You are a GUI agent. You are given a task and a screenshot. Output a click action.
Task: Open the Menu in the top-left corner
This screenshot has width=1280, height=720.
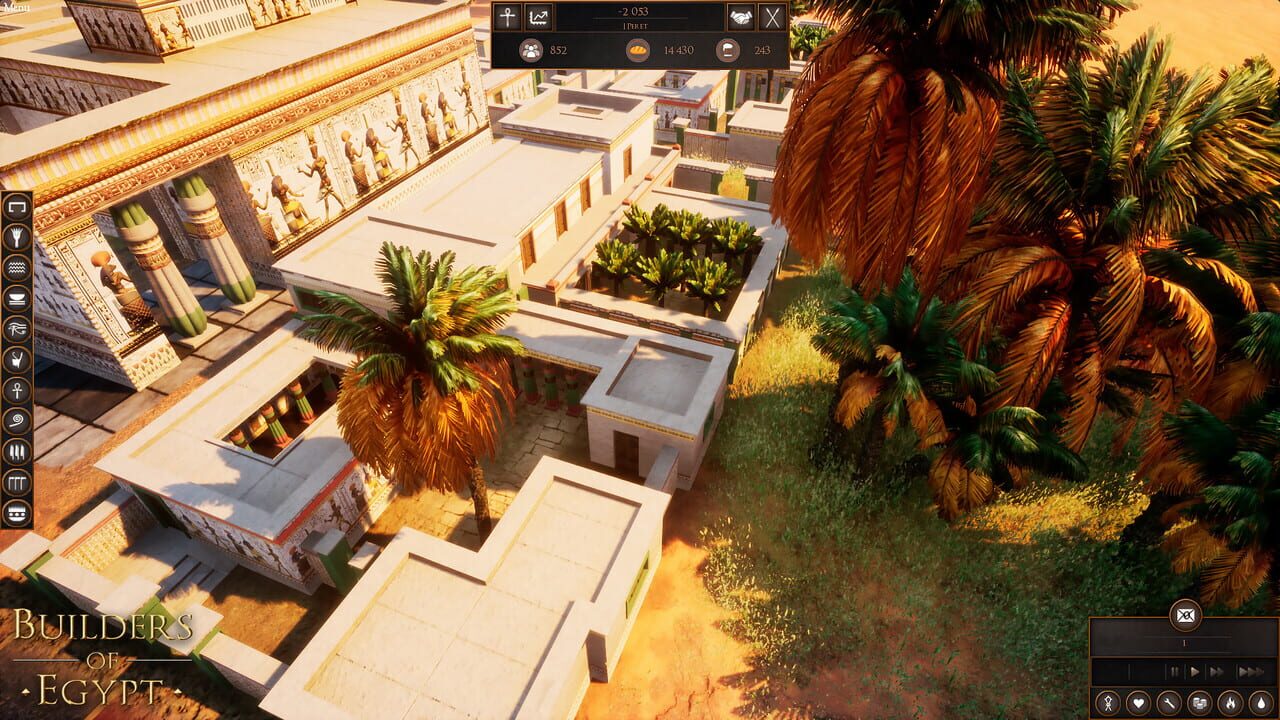17,6
